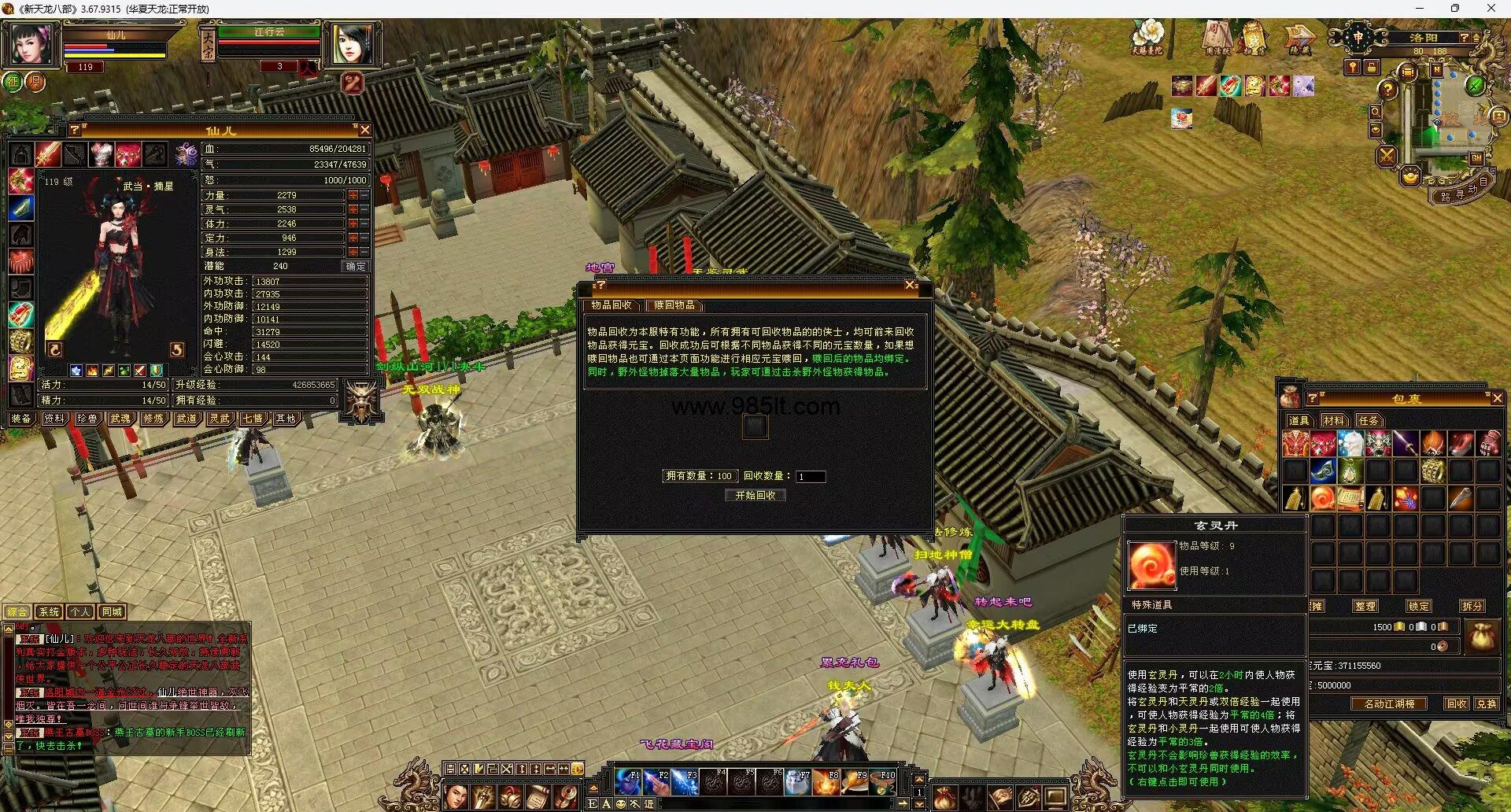This screenshot has width=1511, height=812.
Task: Click the 开始回收 start recycling button
Action: 755,495
